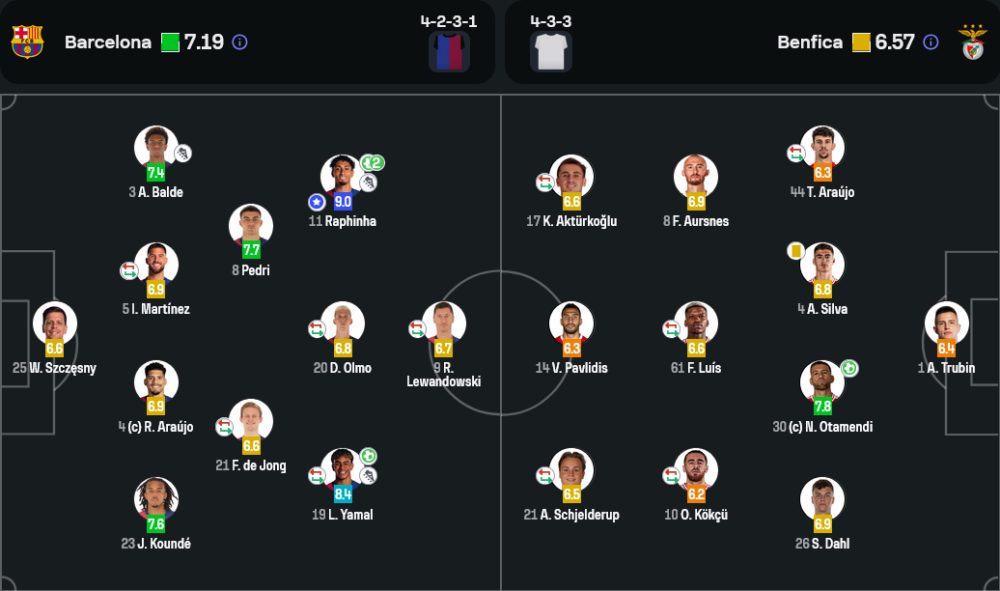Open A. Balde's player card
The width and height of the screenshot is (1000, 591).
tap(156, 149)
